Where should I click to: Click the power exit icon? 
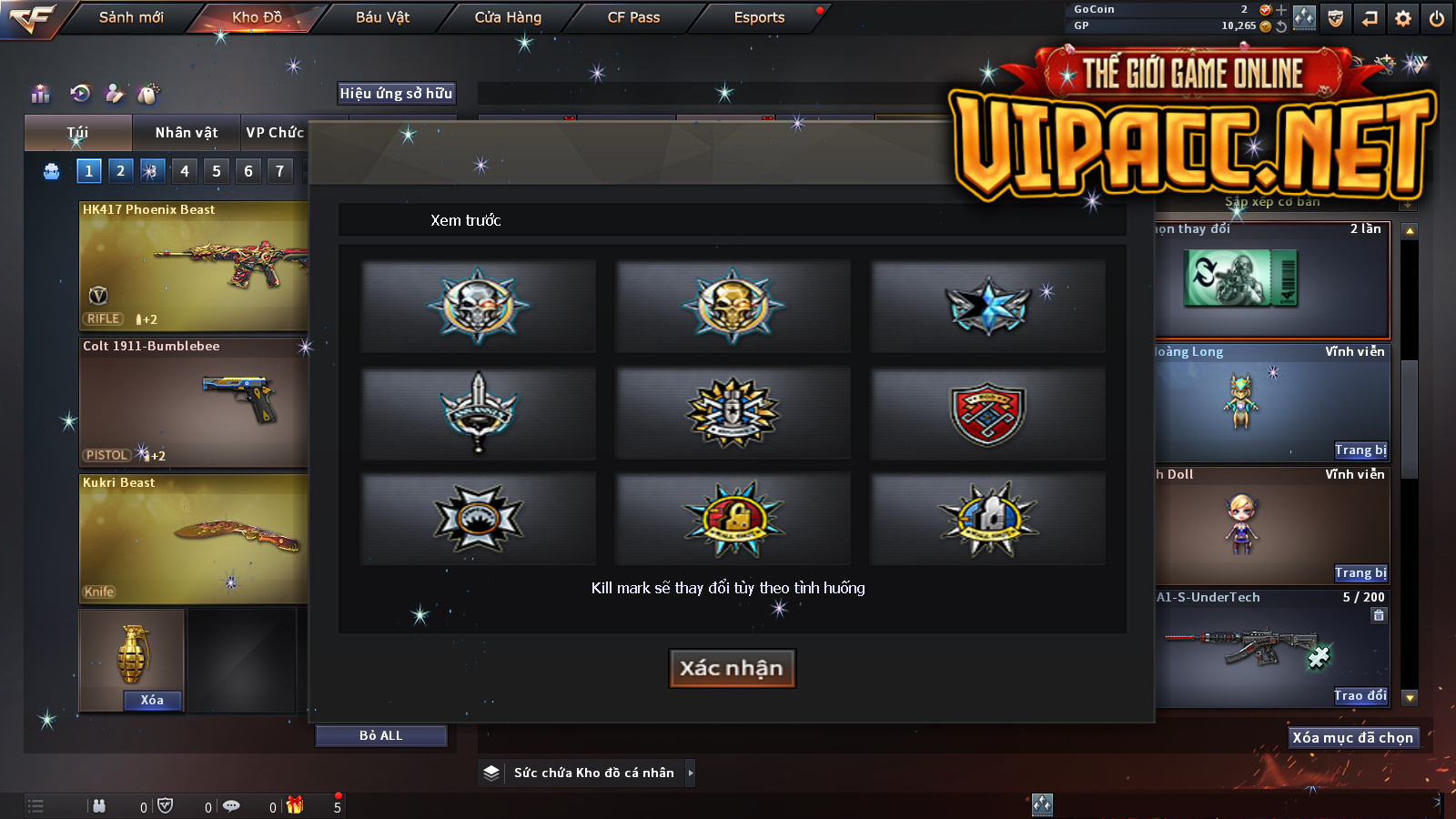tap(1437, 18)
